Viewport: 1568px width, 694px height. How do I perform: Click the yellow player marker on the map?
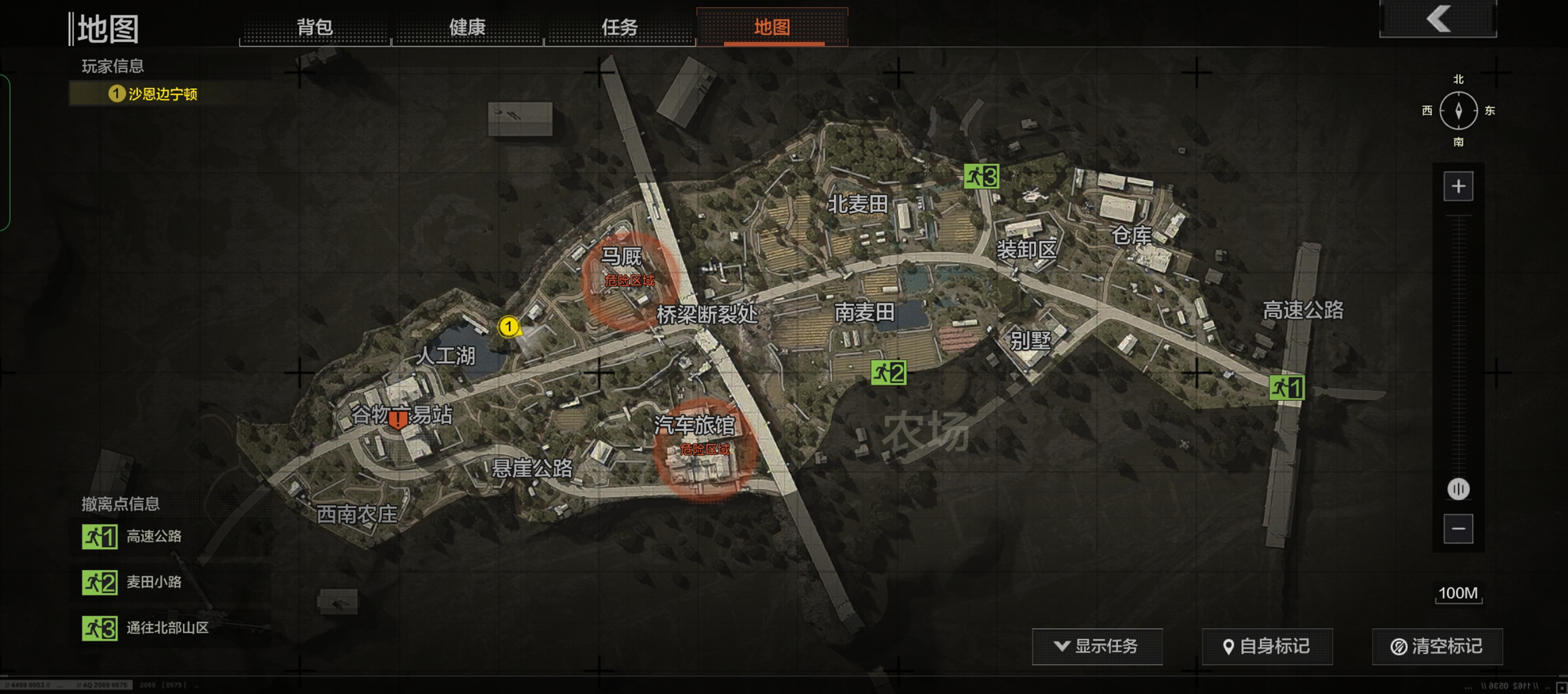coord(508,326)
